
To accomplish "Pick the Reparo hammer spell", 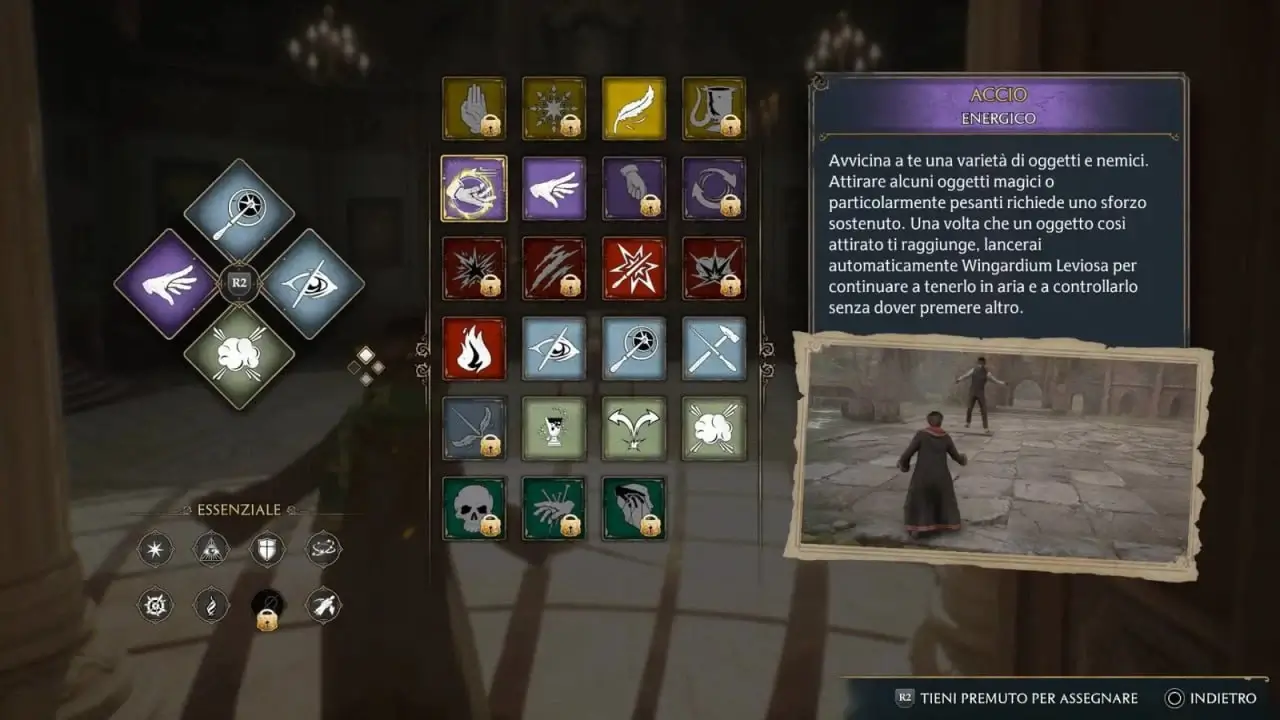I will [714, 348].
